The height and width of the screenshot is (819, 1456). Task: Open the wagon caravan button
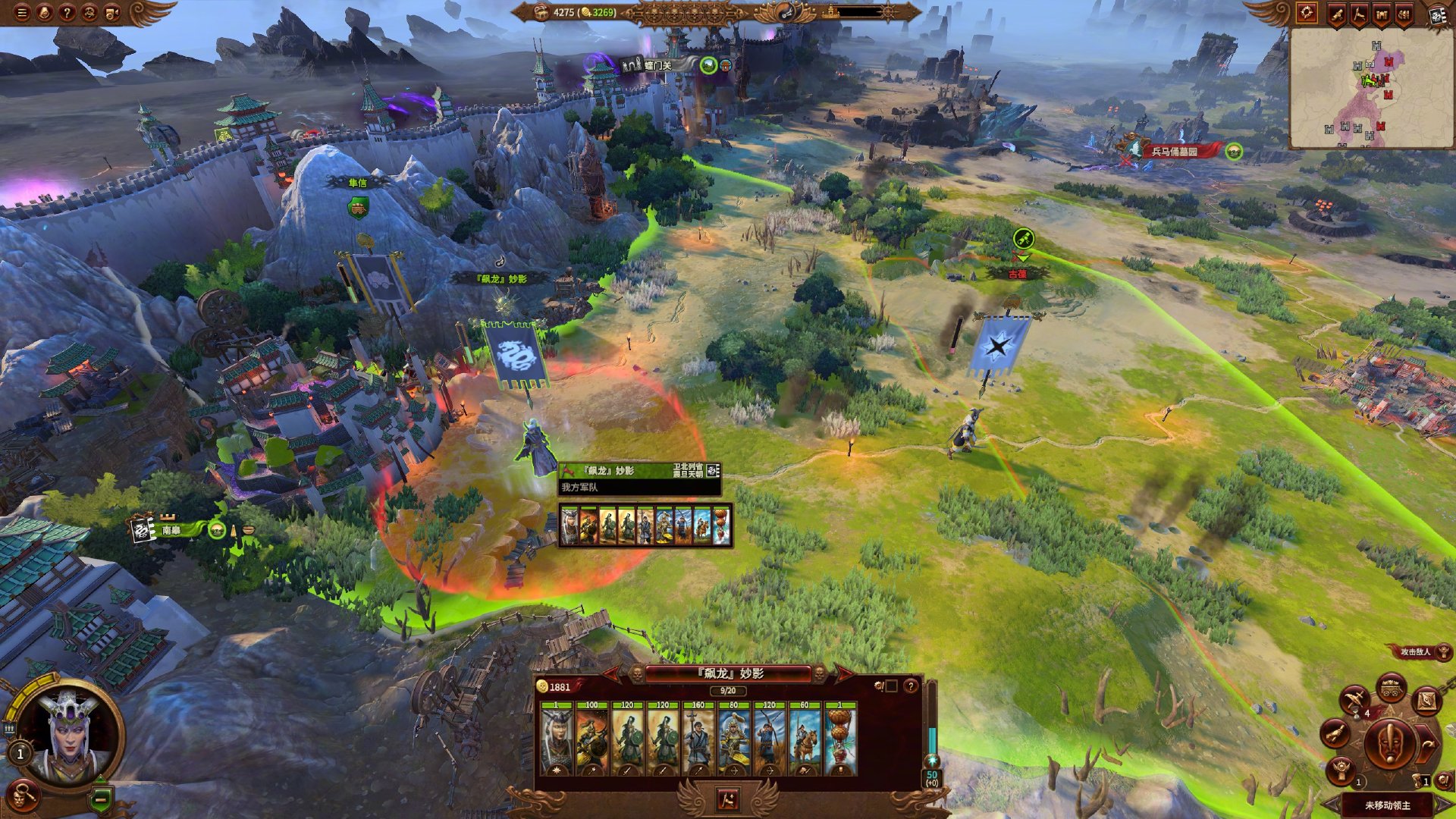point(1391,689)
